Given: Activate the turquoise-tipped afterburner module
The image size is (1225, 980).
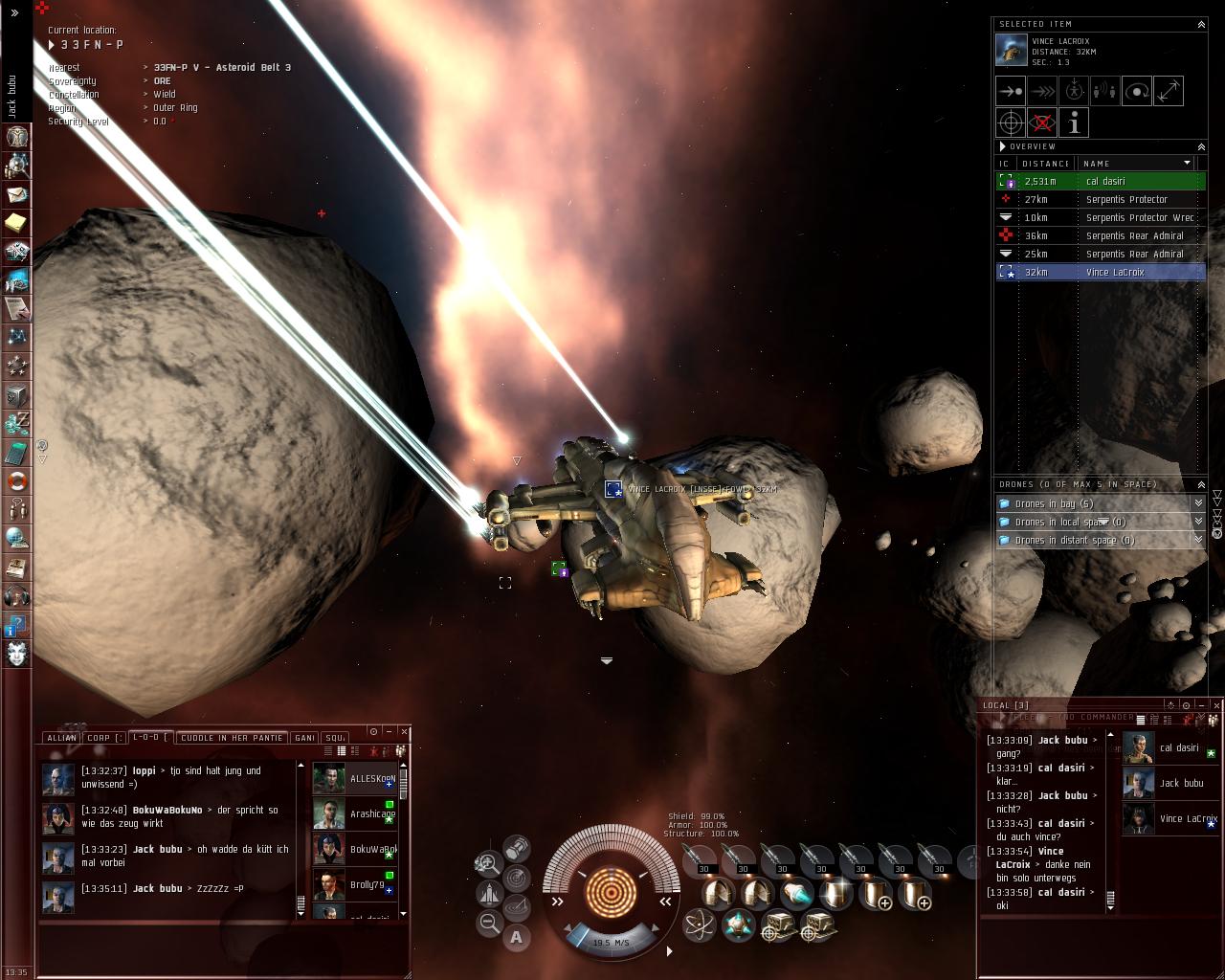Looking at the screenshot, I should tap(796, 894).
